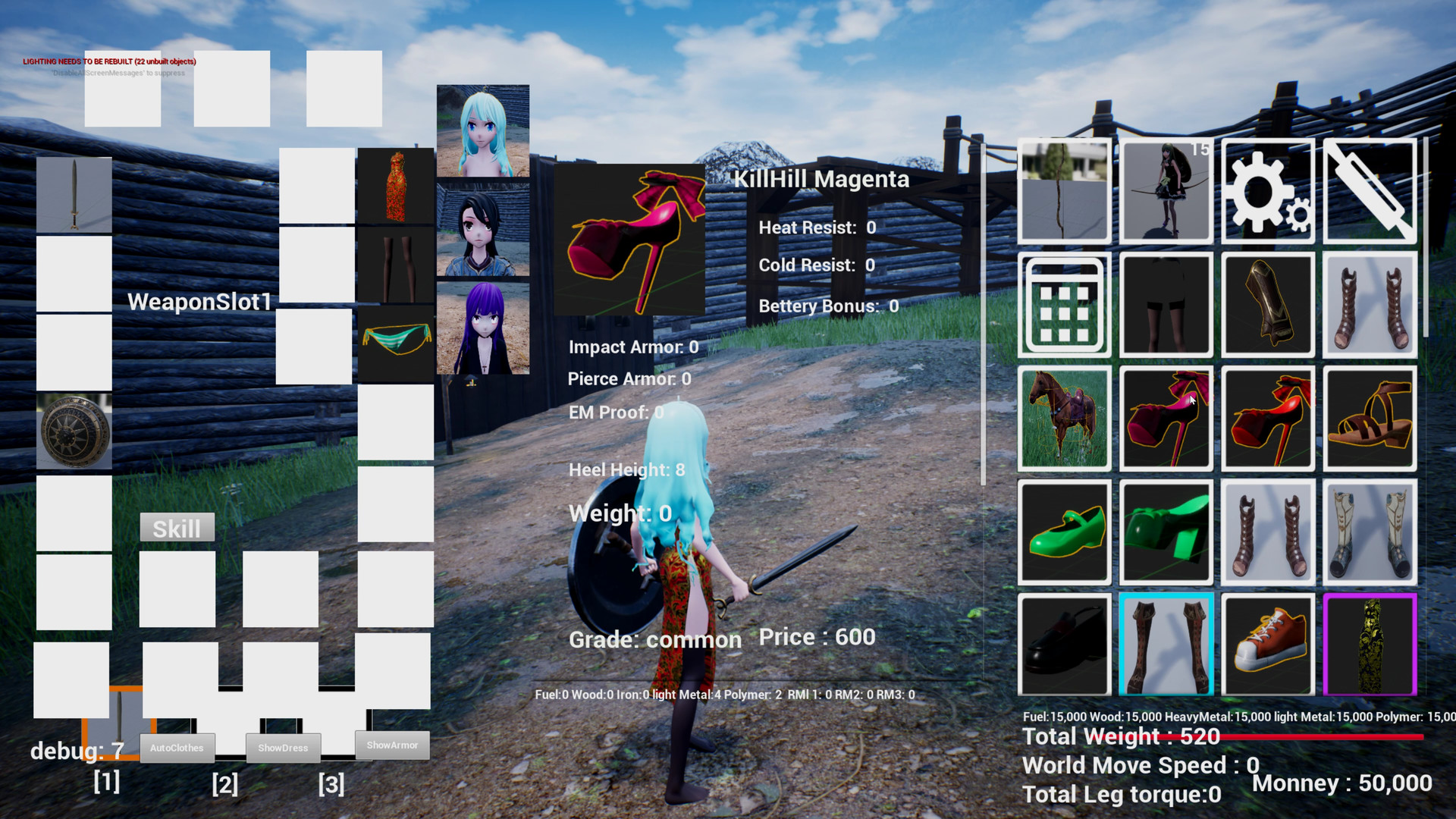Select the sword in WeaponSlot1

pyautogui.click(x=73, y=192)
